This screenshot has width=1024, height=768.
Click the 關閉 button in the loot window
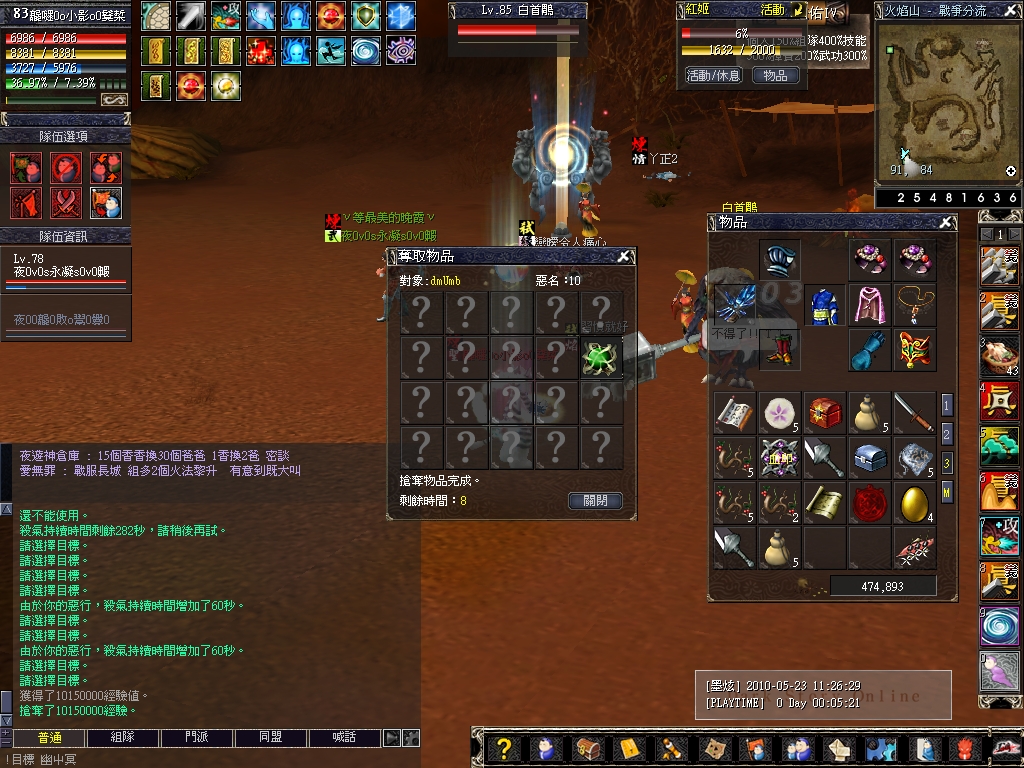coord(595,501)
